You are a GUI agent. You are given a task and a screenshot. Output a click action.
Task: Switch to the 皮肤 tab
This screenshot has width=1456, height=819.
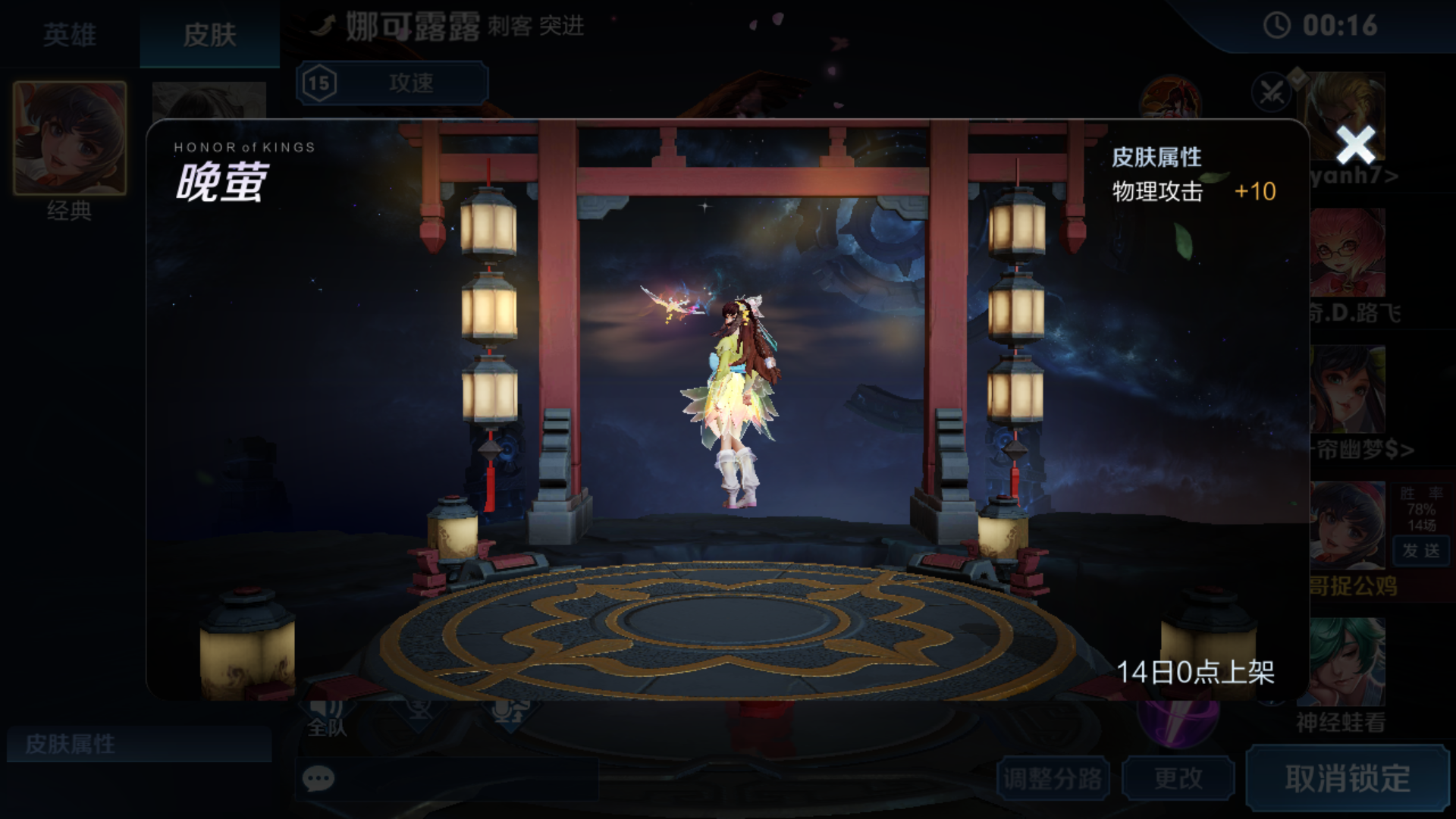click(210, 34)
